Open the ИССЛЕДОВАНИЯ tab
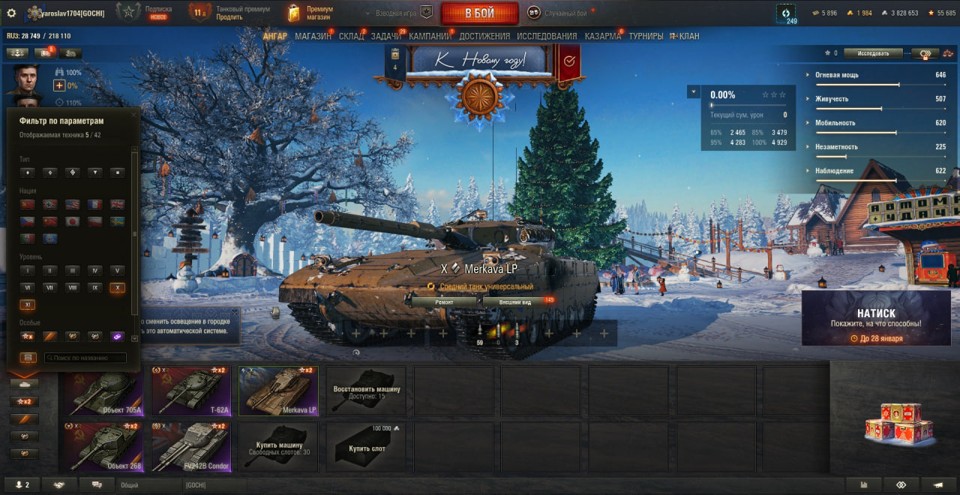Image resolution: width=960 pixels, height=495 pixels. click(546, 36)
